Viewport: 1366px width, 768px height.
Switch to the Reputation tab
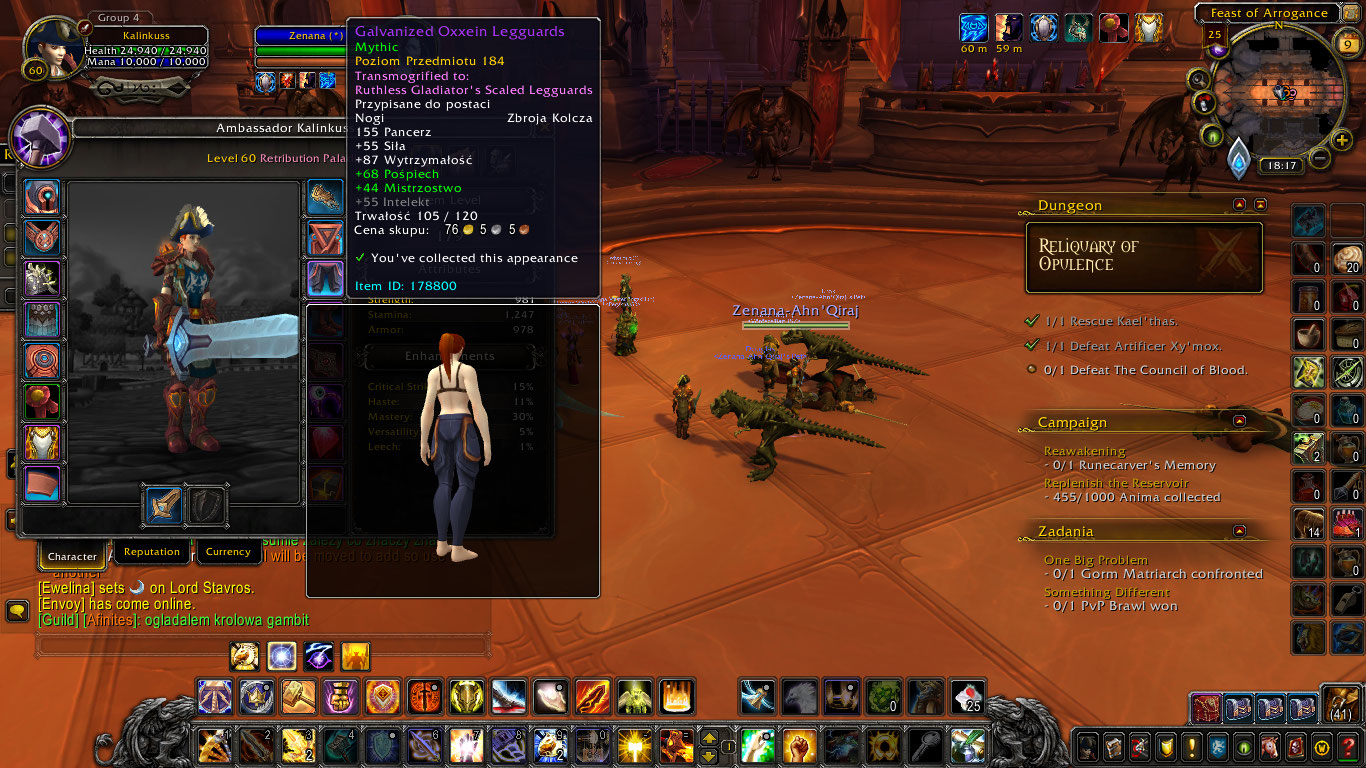coord(152,552)
